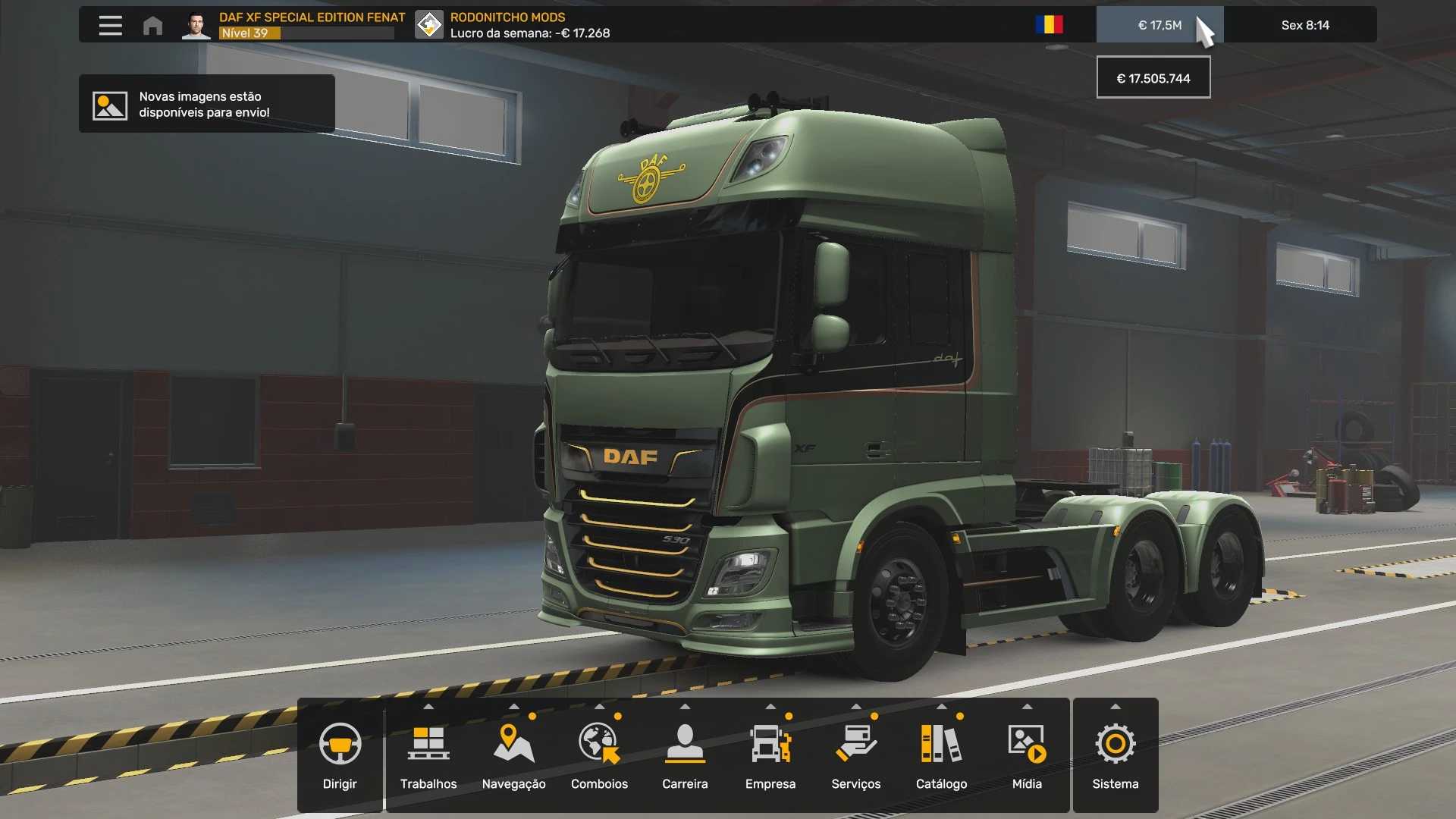Click the country flag indicator

pyautogui.click(x=1049, y=25)
